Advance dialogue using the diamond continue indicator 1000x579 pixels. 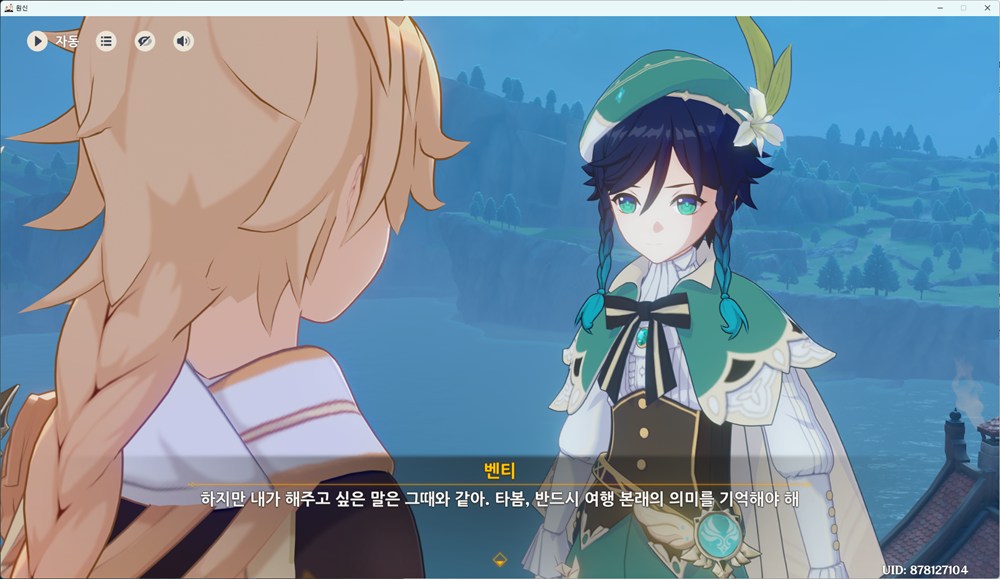[500, 559]
